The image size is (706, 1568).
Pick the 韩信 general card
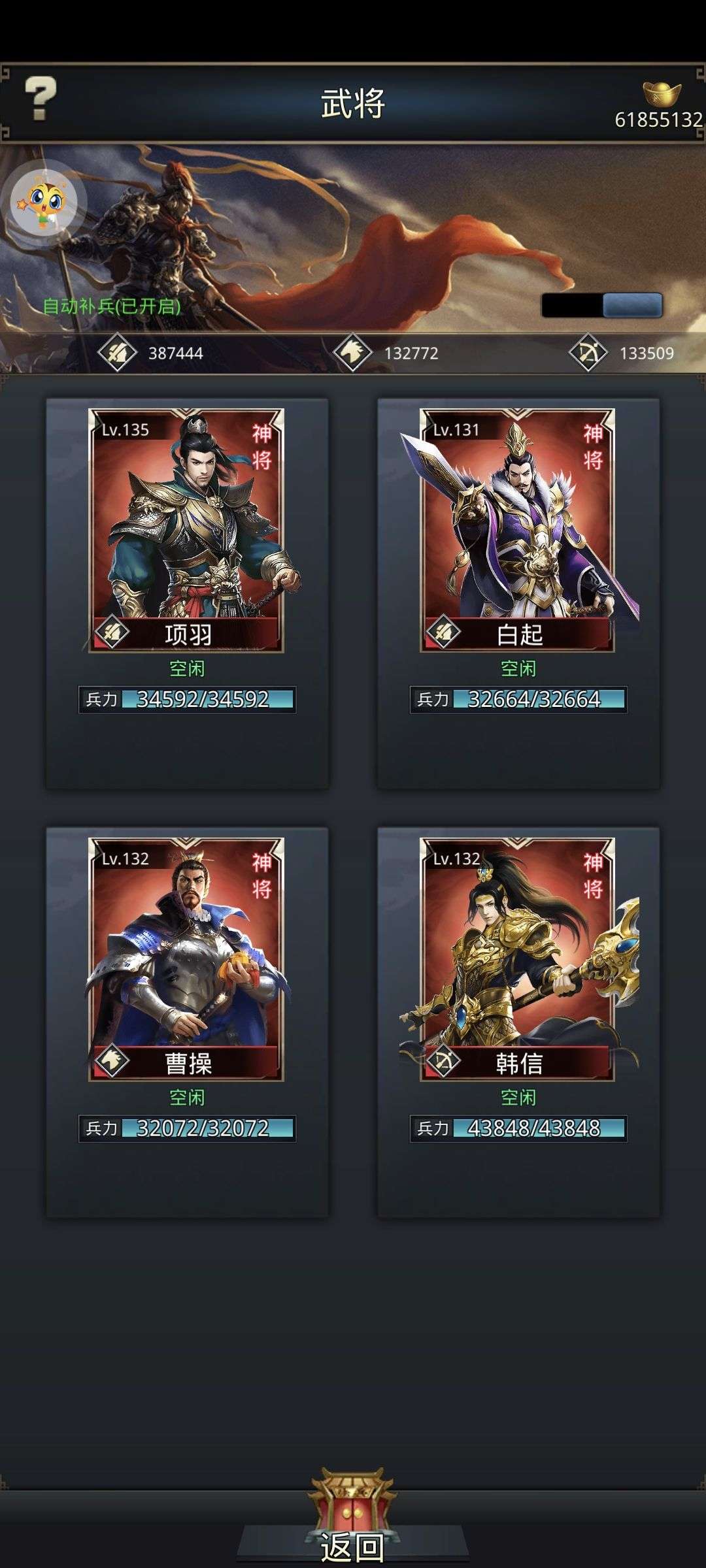pyautogui.click(x=518, y=959)
